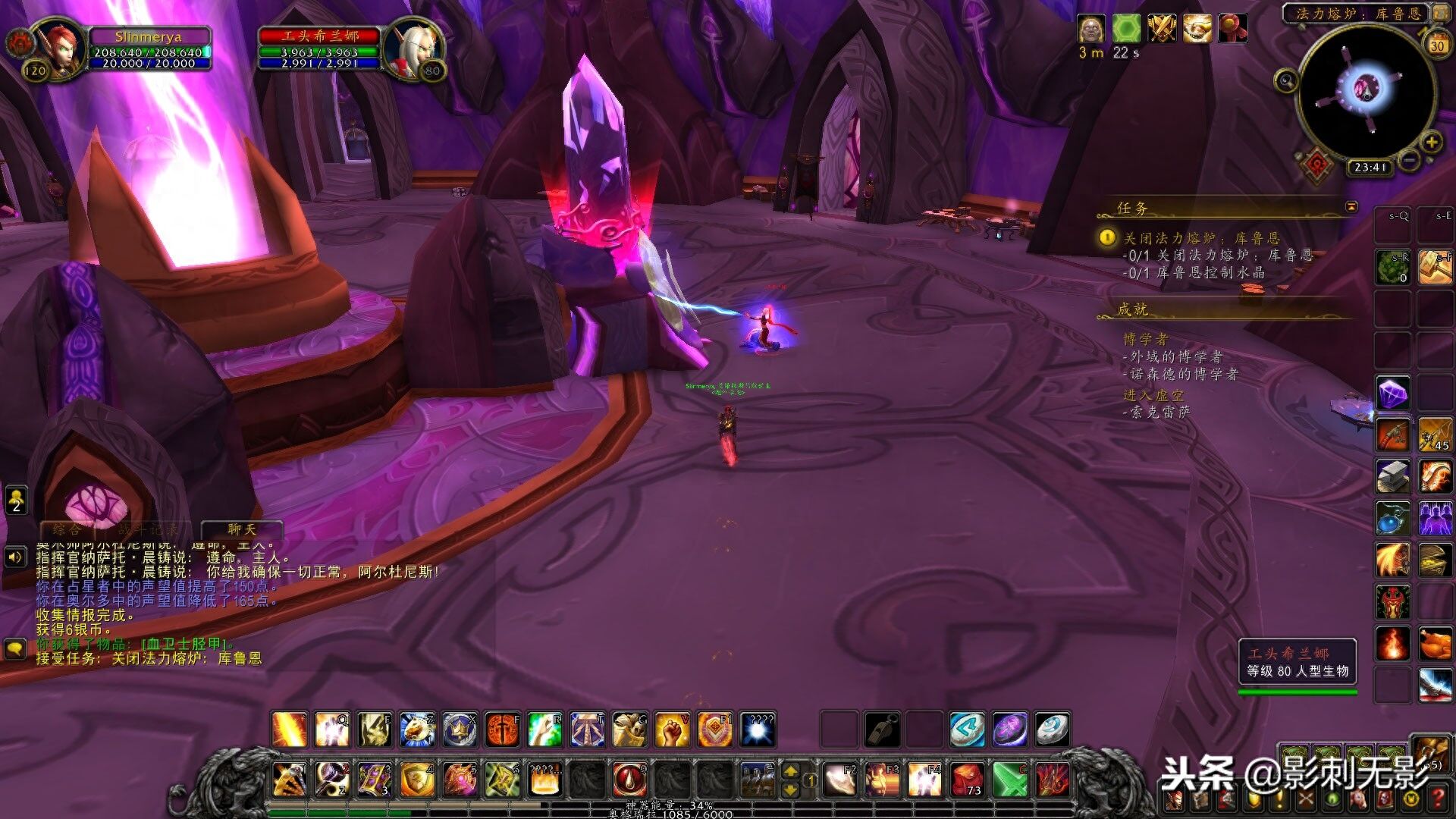
Task: Use the purple gem icon on side bar
Action: coord(1393,394)
